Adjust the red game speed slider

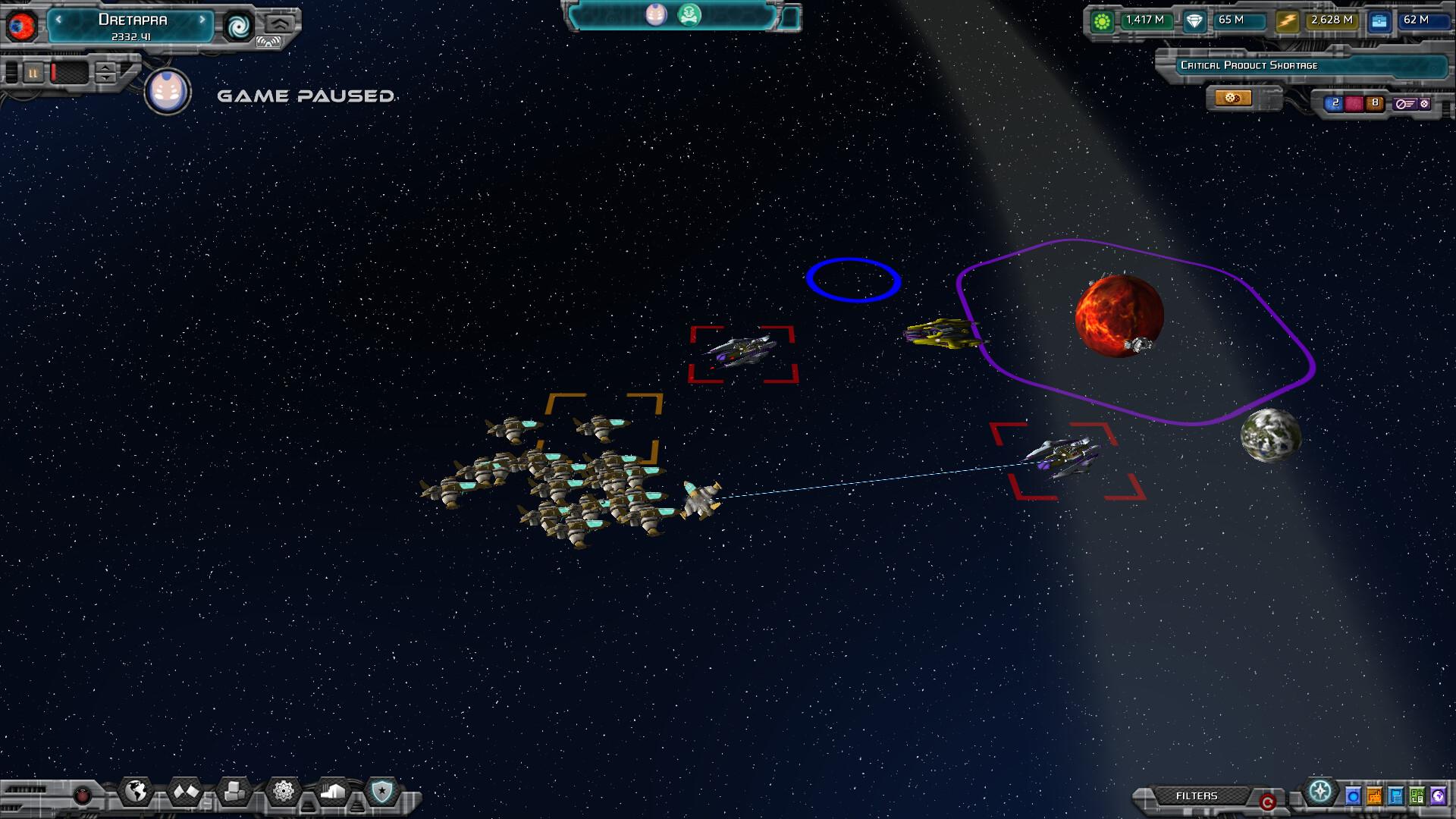(x=54, y=73)
